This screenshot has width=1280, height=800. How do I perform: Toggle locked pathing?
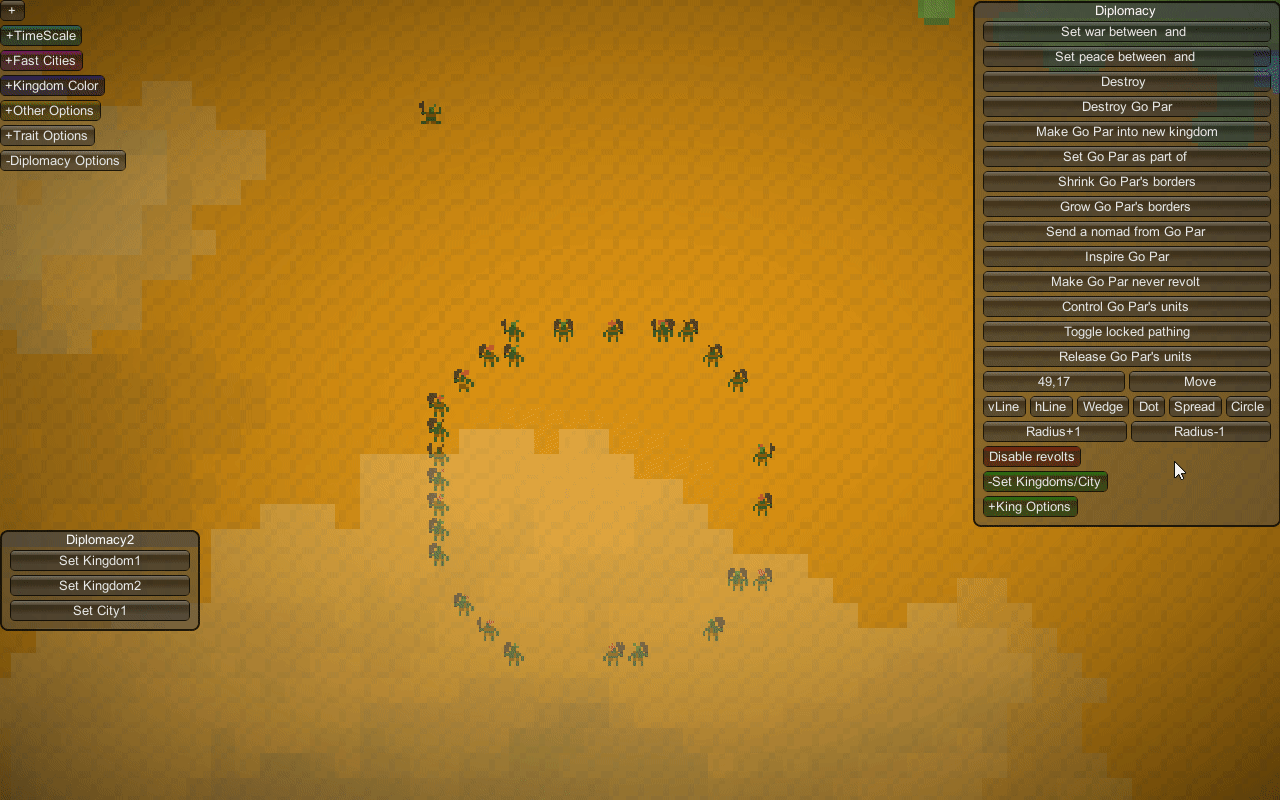1126,332
